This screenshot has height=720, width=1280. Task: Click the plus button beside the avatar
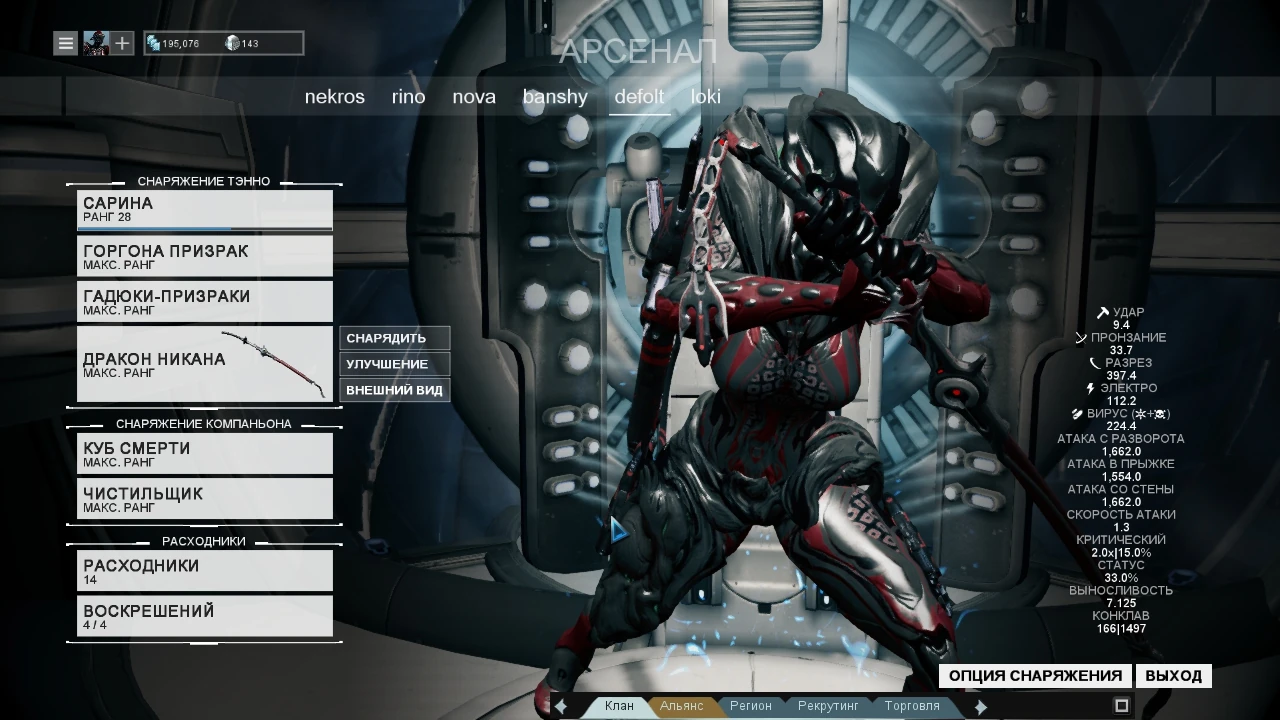122,43
